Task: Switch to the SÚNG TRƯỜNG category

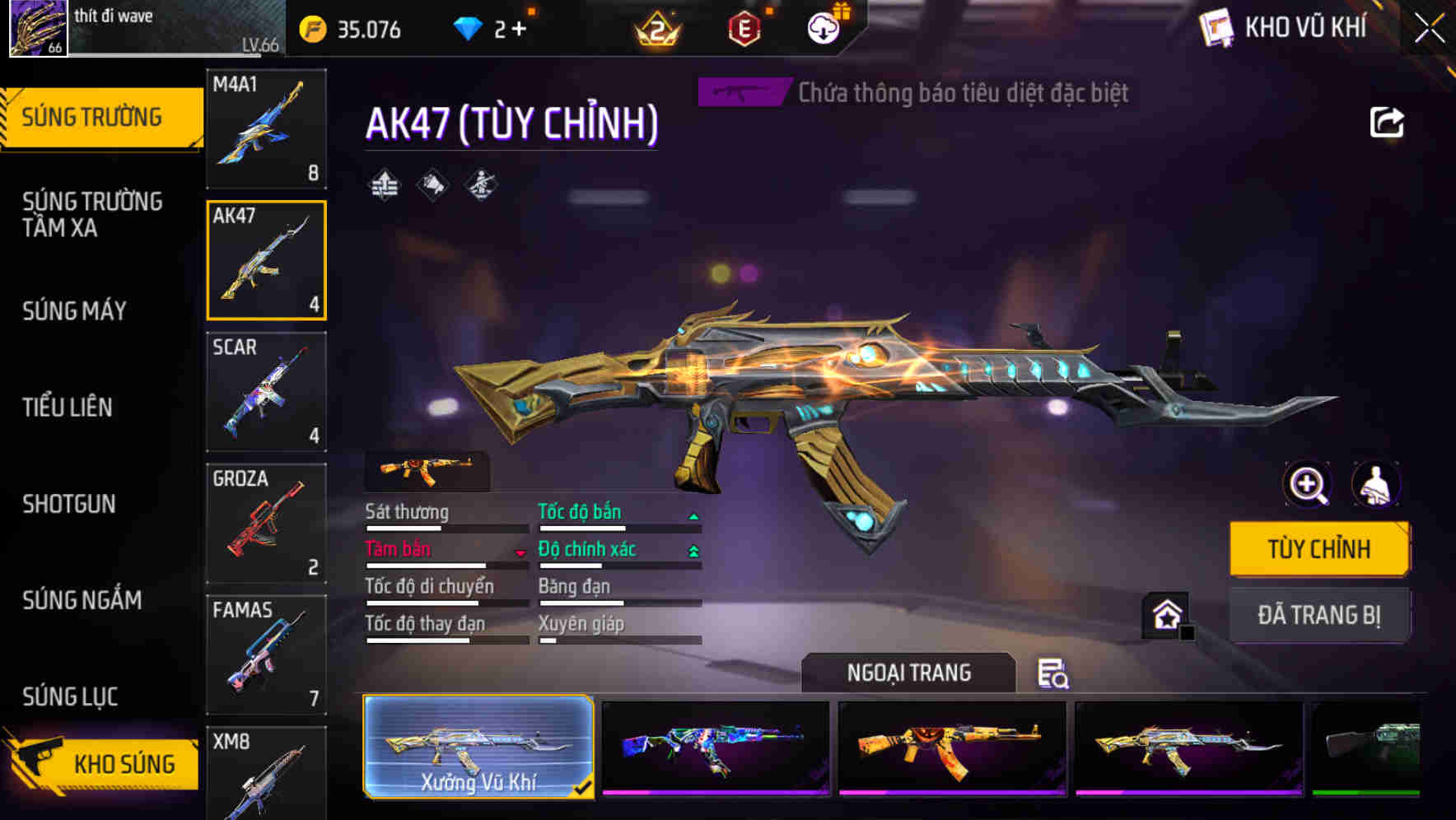Action: (93, 116)
